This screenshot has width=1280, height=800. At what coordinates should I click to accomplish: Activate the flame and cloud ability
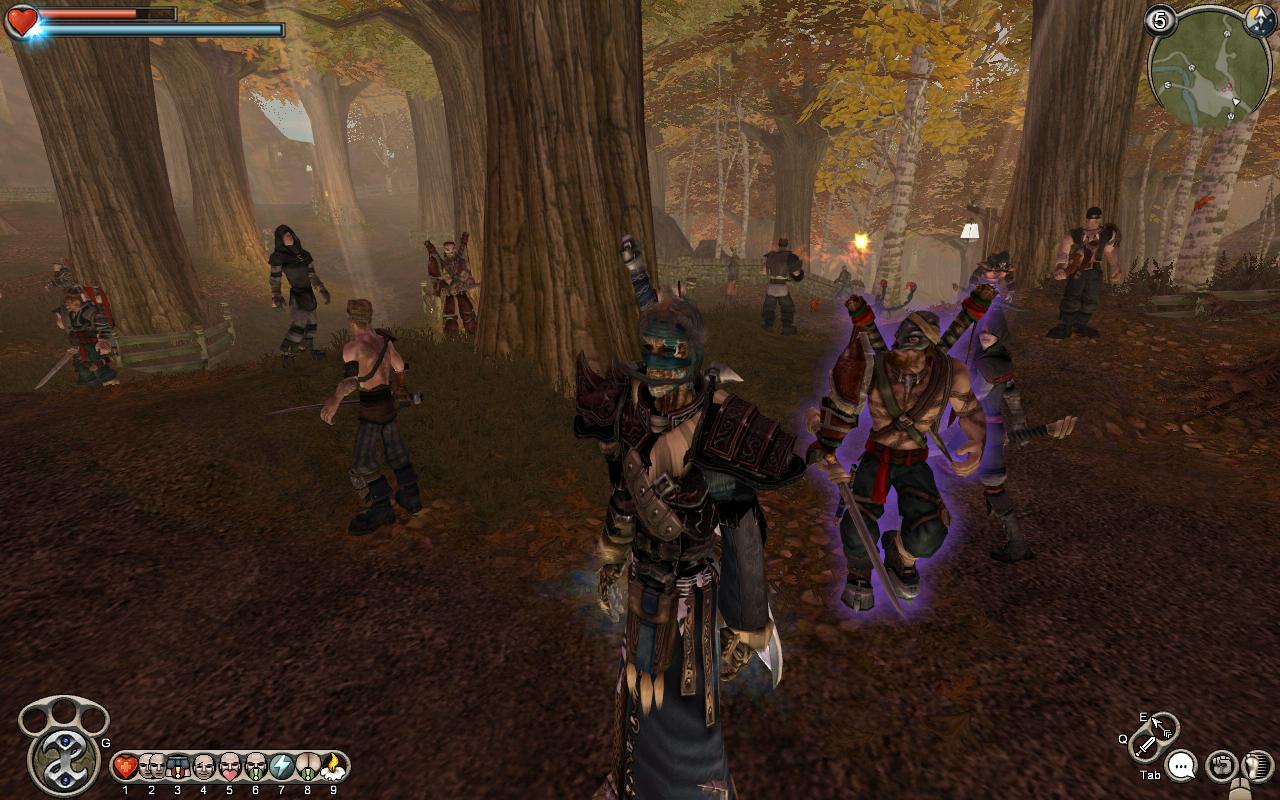click(x=333, y=767)
